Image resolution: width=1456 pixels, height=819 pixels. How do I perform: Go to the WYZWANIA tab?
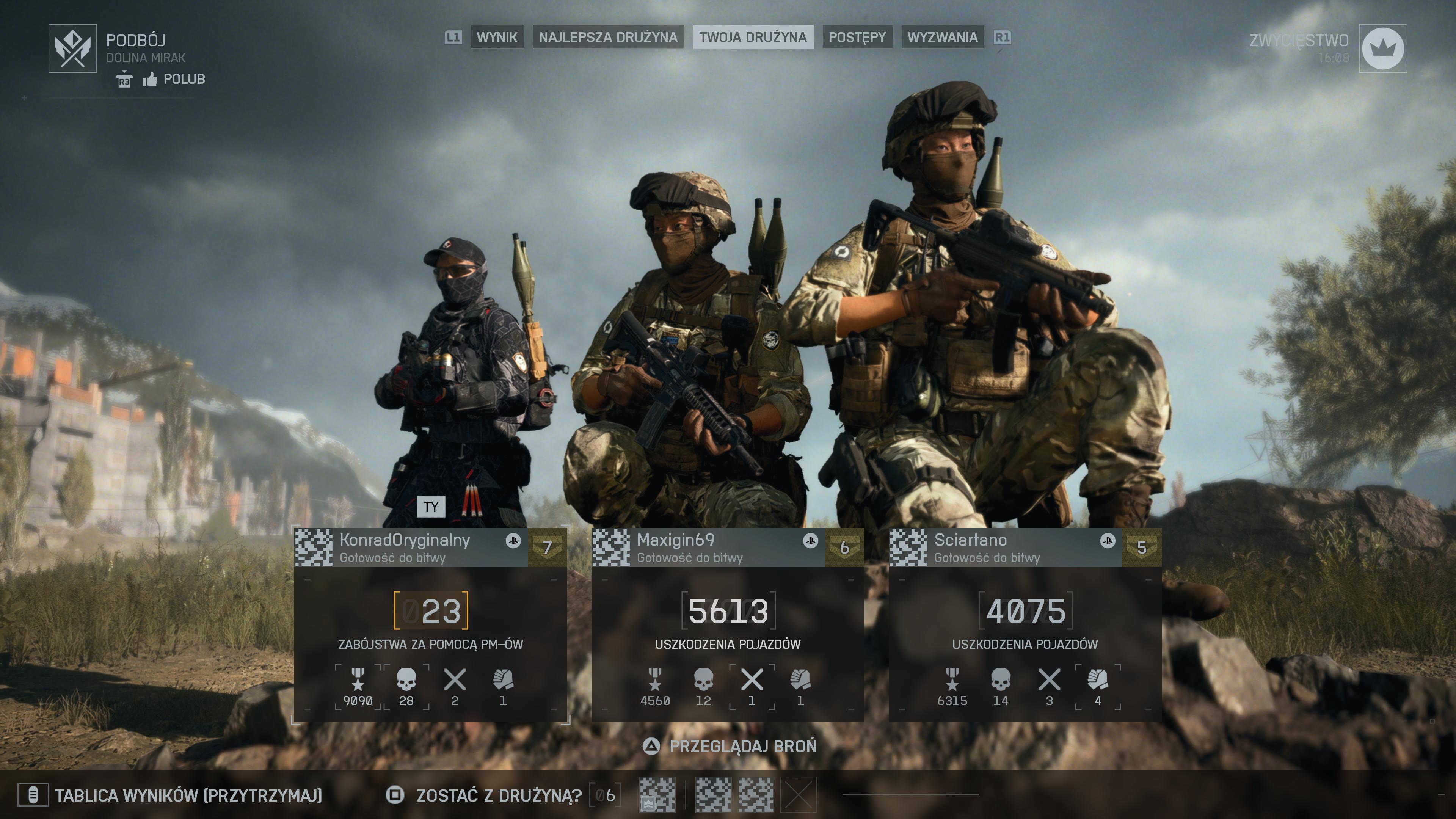point(942,37)
